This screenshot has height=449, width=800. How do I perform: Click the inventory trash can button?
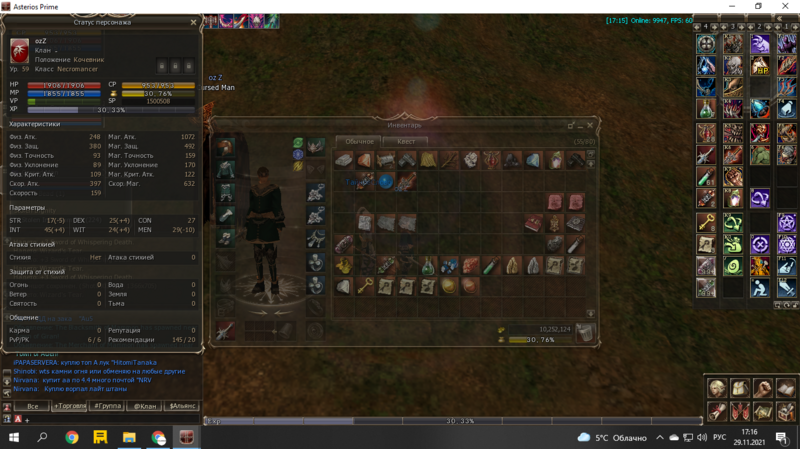click(x=585, y=332)
